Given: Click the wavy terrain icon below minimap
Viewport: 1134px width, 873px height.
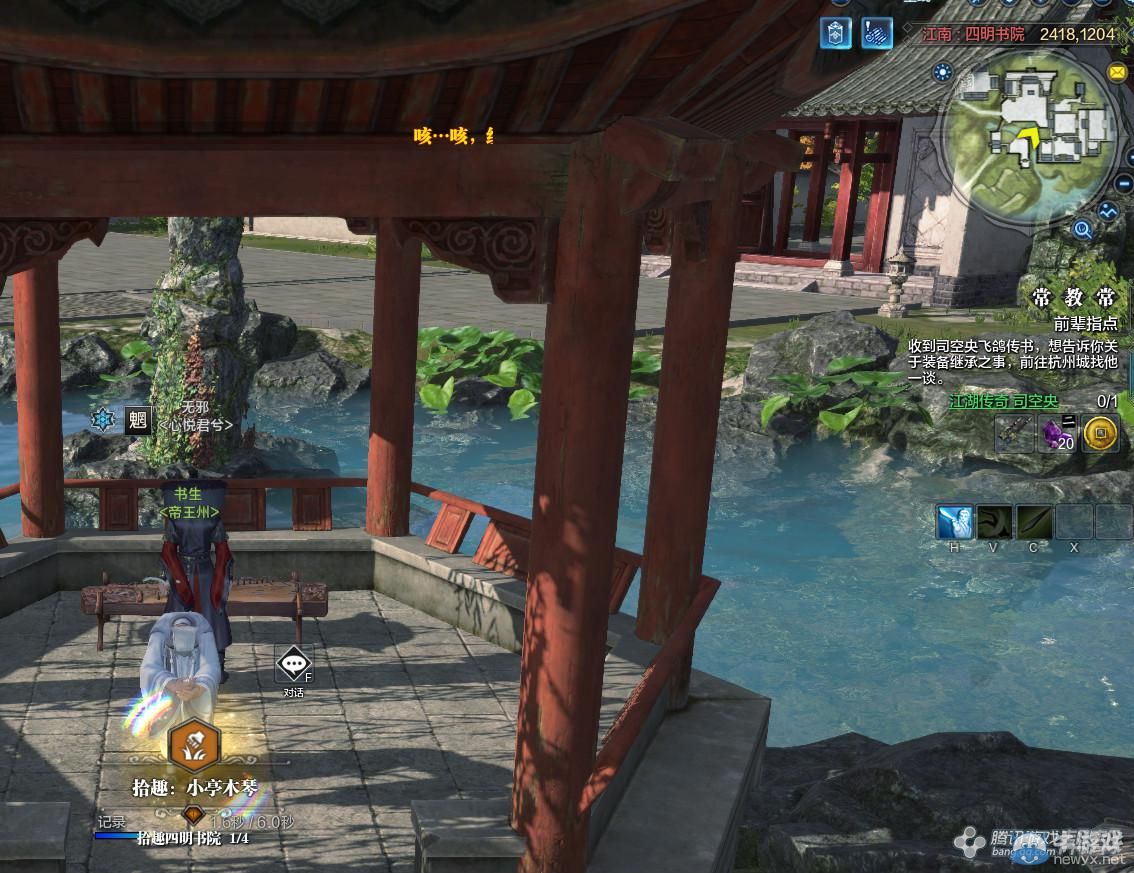Looking at the screenshot, I should point(1108,212).
